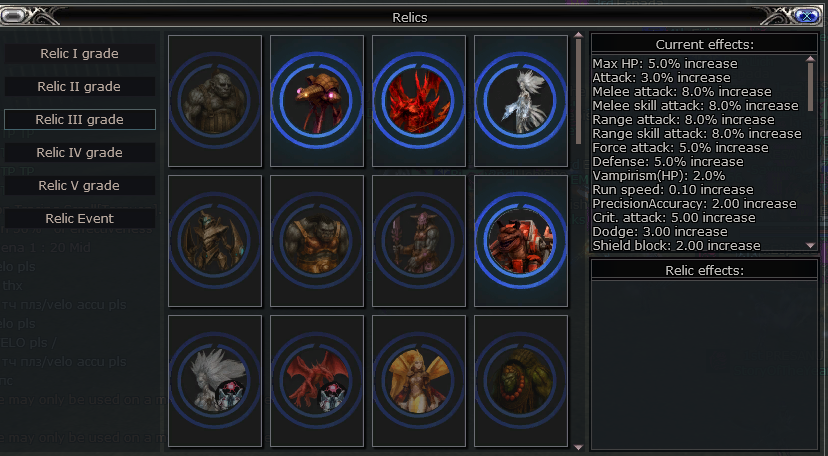Show Relic IV grade relics
This screenshot has height=456, width=828.
[80, 152]
